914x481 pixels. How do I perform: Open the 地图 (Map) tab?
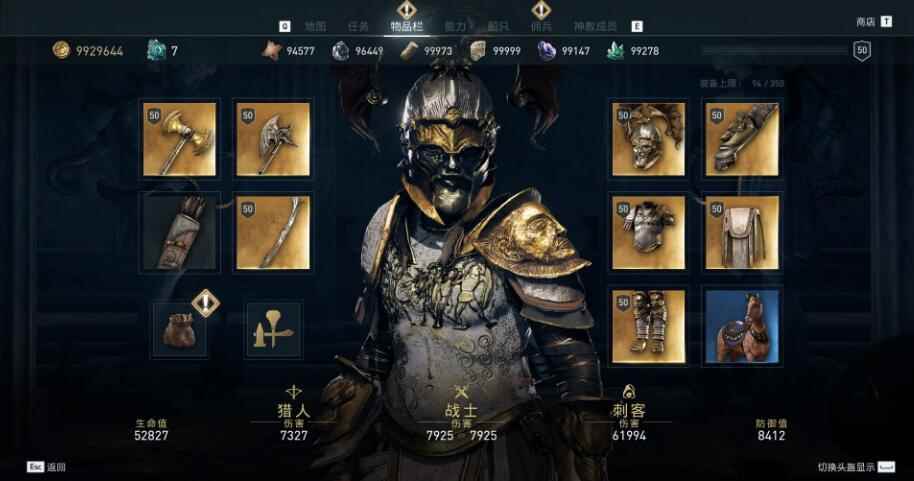pos(315,26)
